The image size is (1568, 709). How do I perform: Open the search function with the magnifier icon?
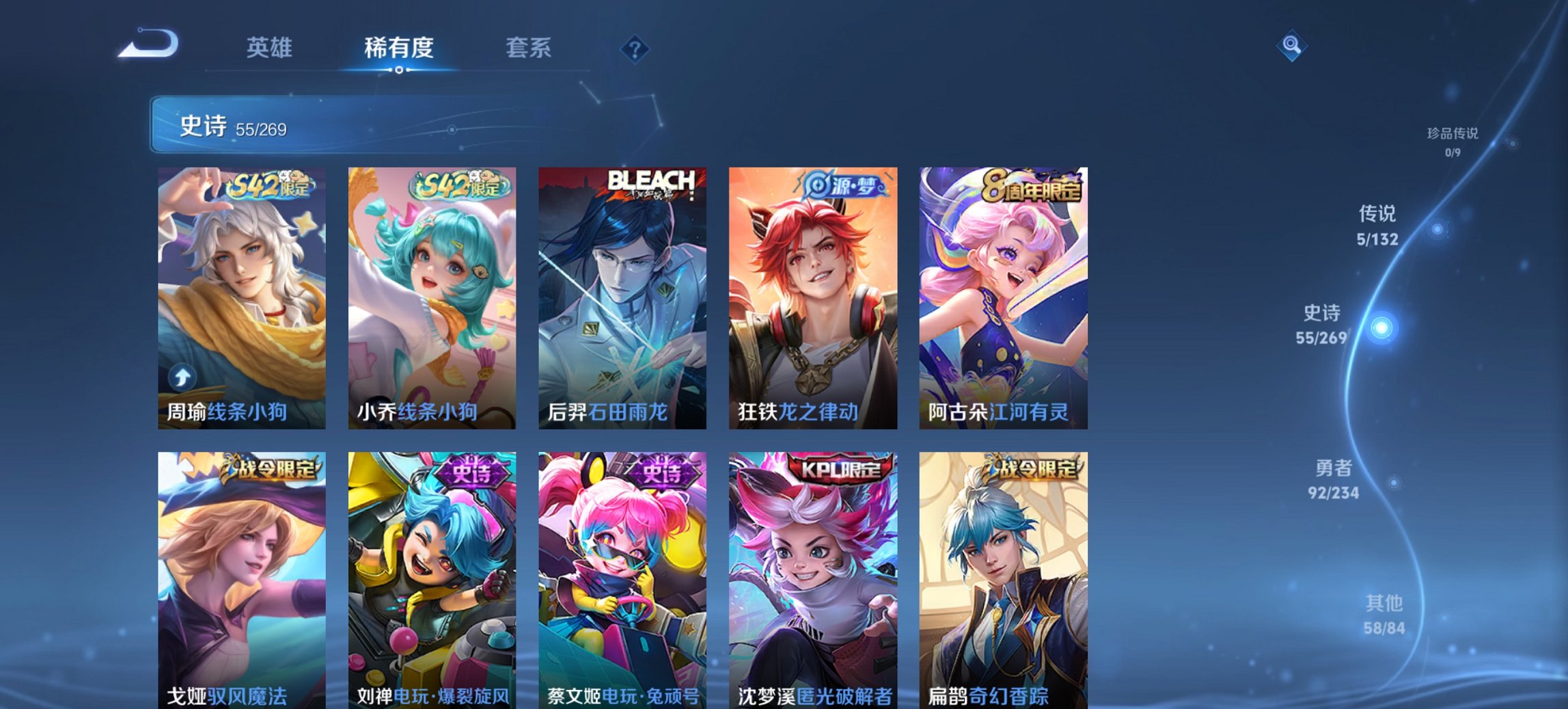tap(1293, 46)
